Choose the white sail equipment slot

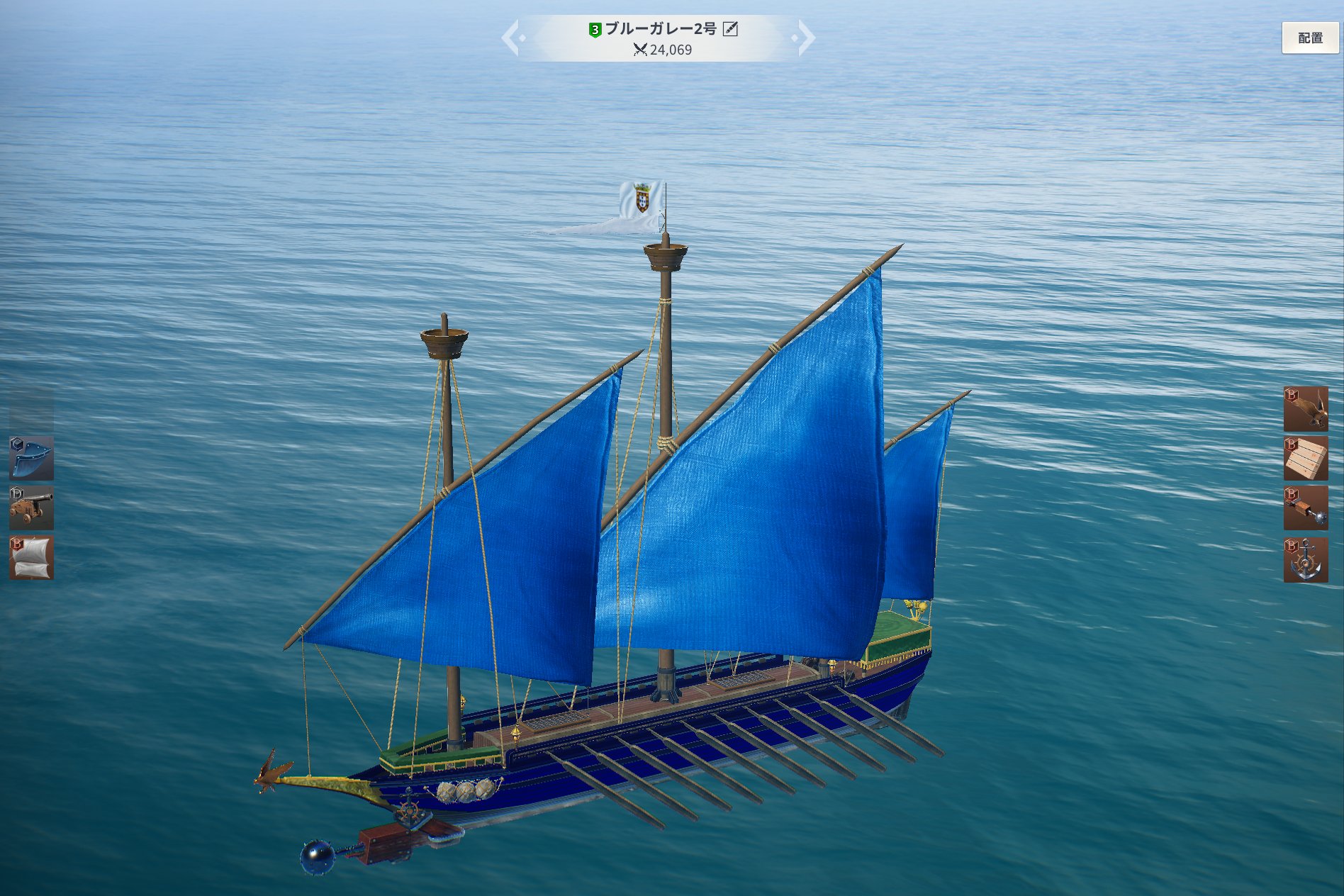pos(32,558)
